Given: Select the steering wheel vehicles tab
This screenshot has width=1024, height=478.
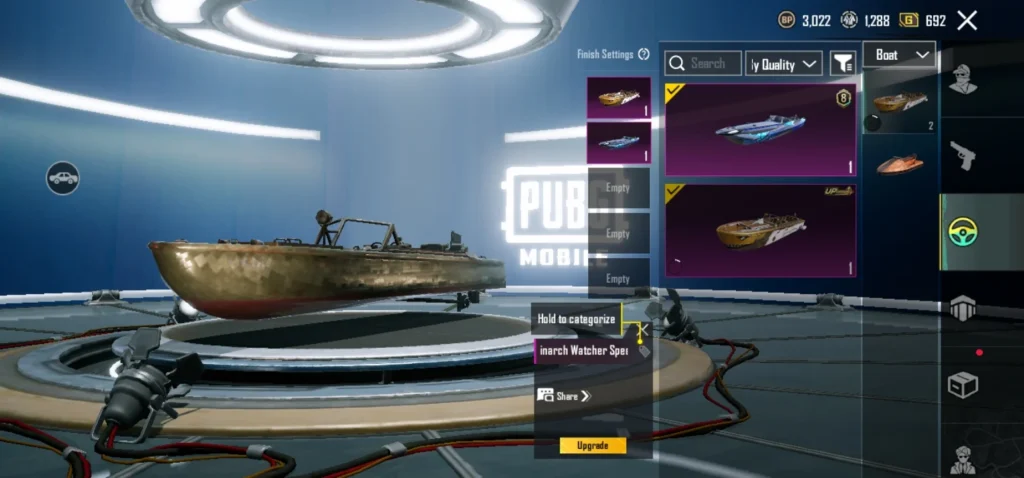Looking at the screenshot, I should [x=963, y=232].
